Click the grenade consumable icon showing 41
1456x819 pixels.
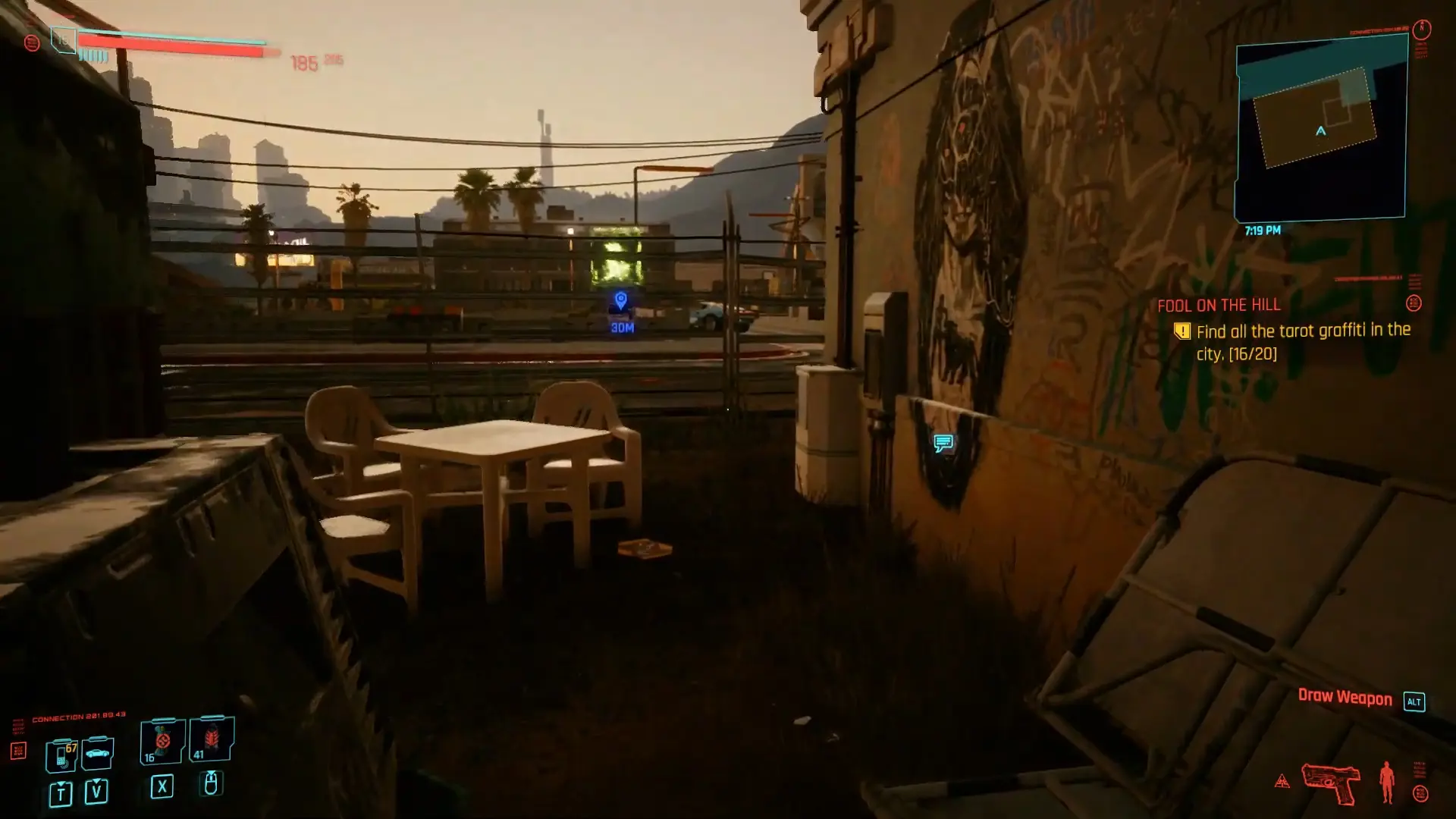212,737
